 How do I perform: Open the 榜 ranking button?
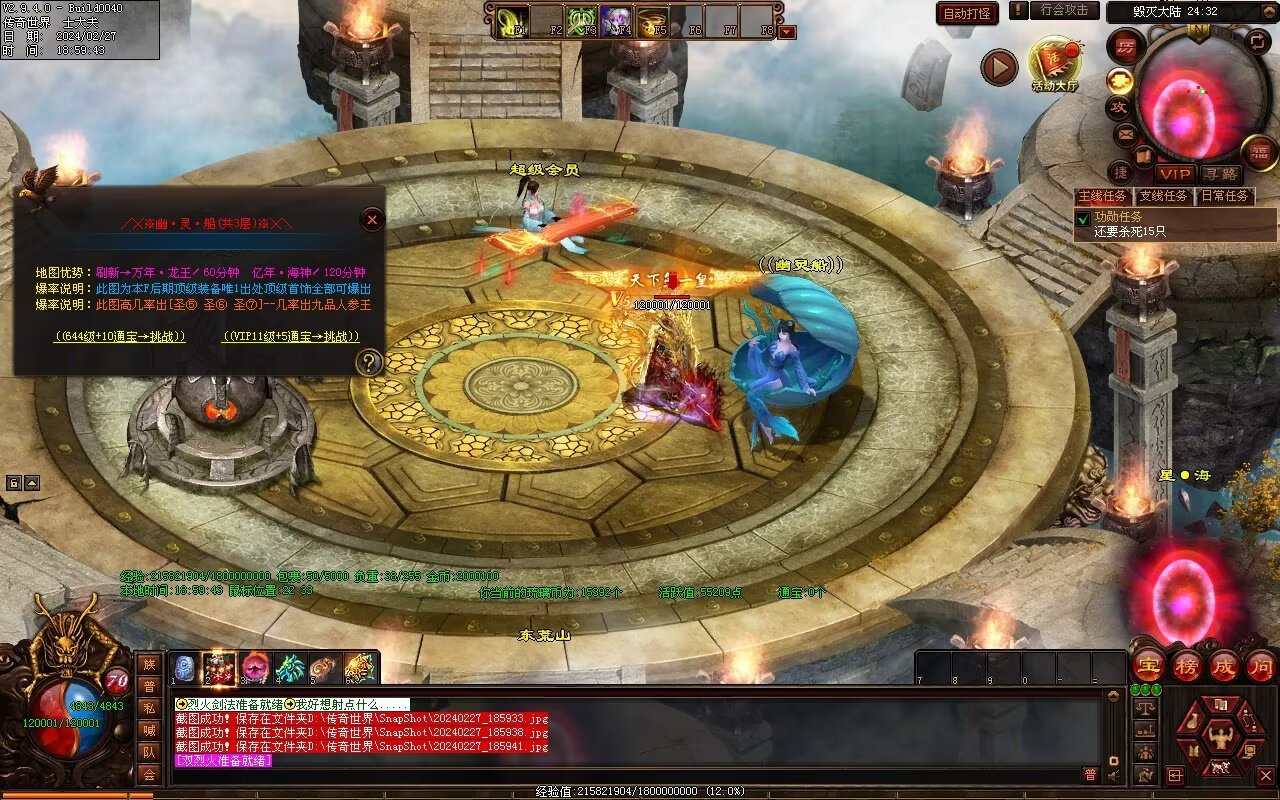pos(1187,665)
